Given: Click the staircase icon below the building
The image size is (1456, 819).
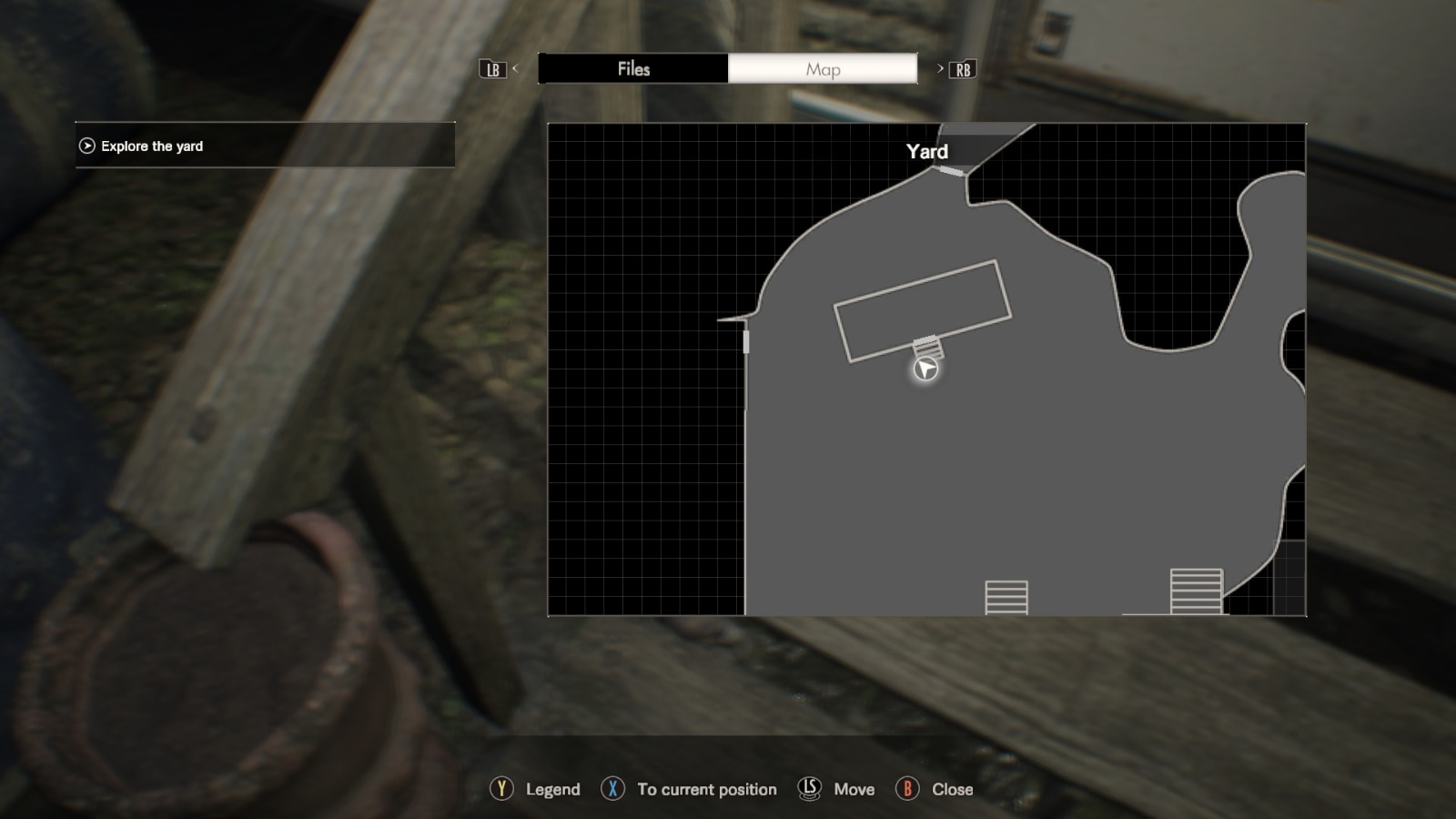Looking at the screenshot, I should coord(929,349).
